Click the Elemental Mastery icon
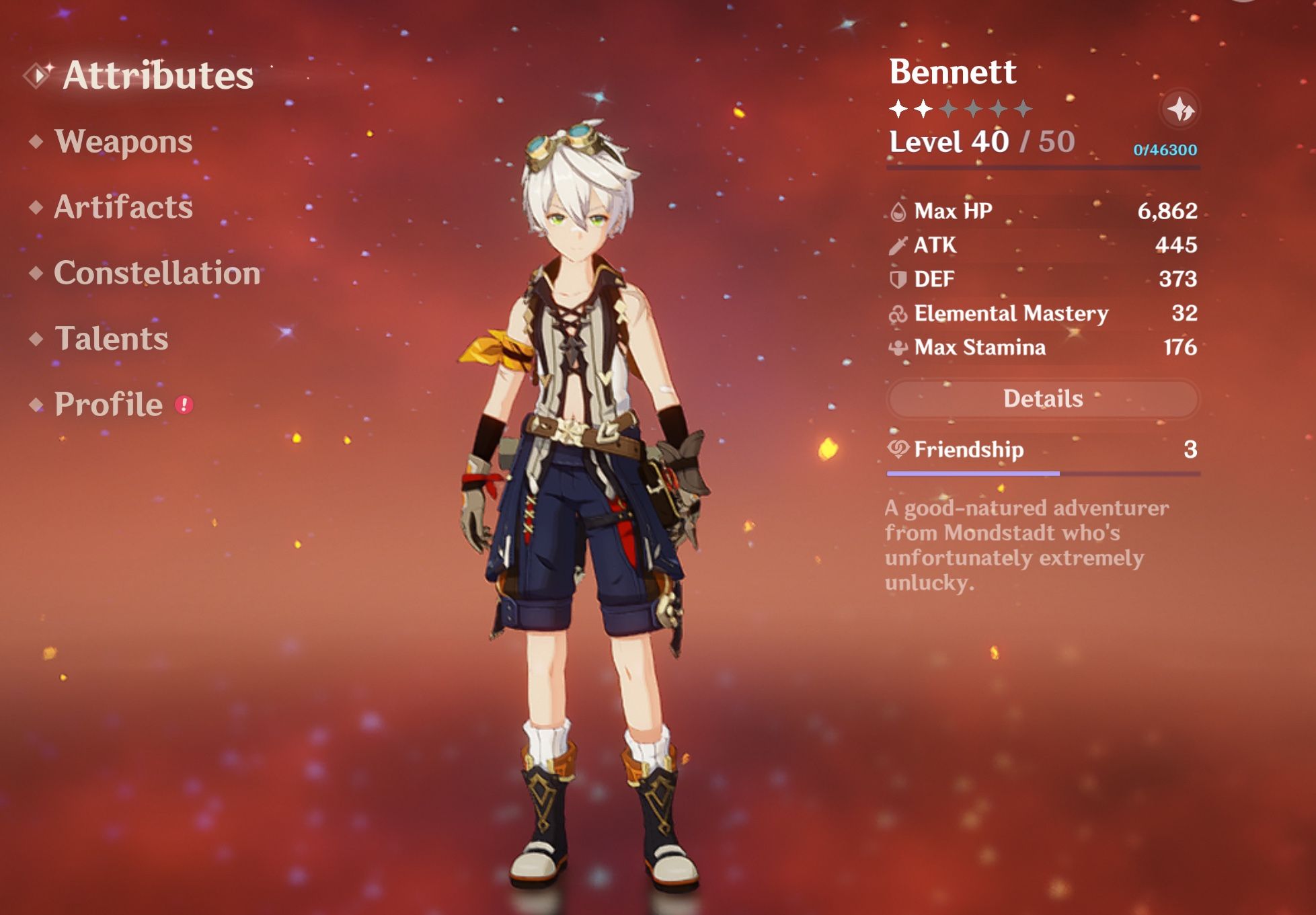 pos(900,313)
